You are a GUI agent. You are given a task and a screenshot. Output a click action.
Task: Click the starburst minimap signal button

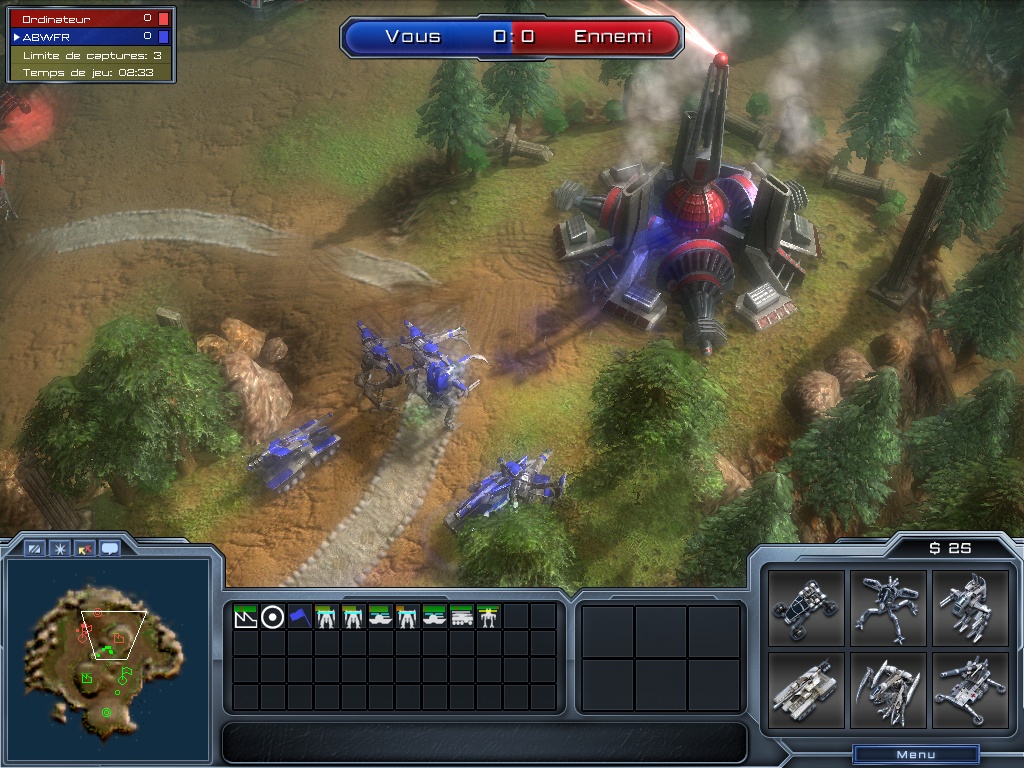pos(60,548)
